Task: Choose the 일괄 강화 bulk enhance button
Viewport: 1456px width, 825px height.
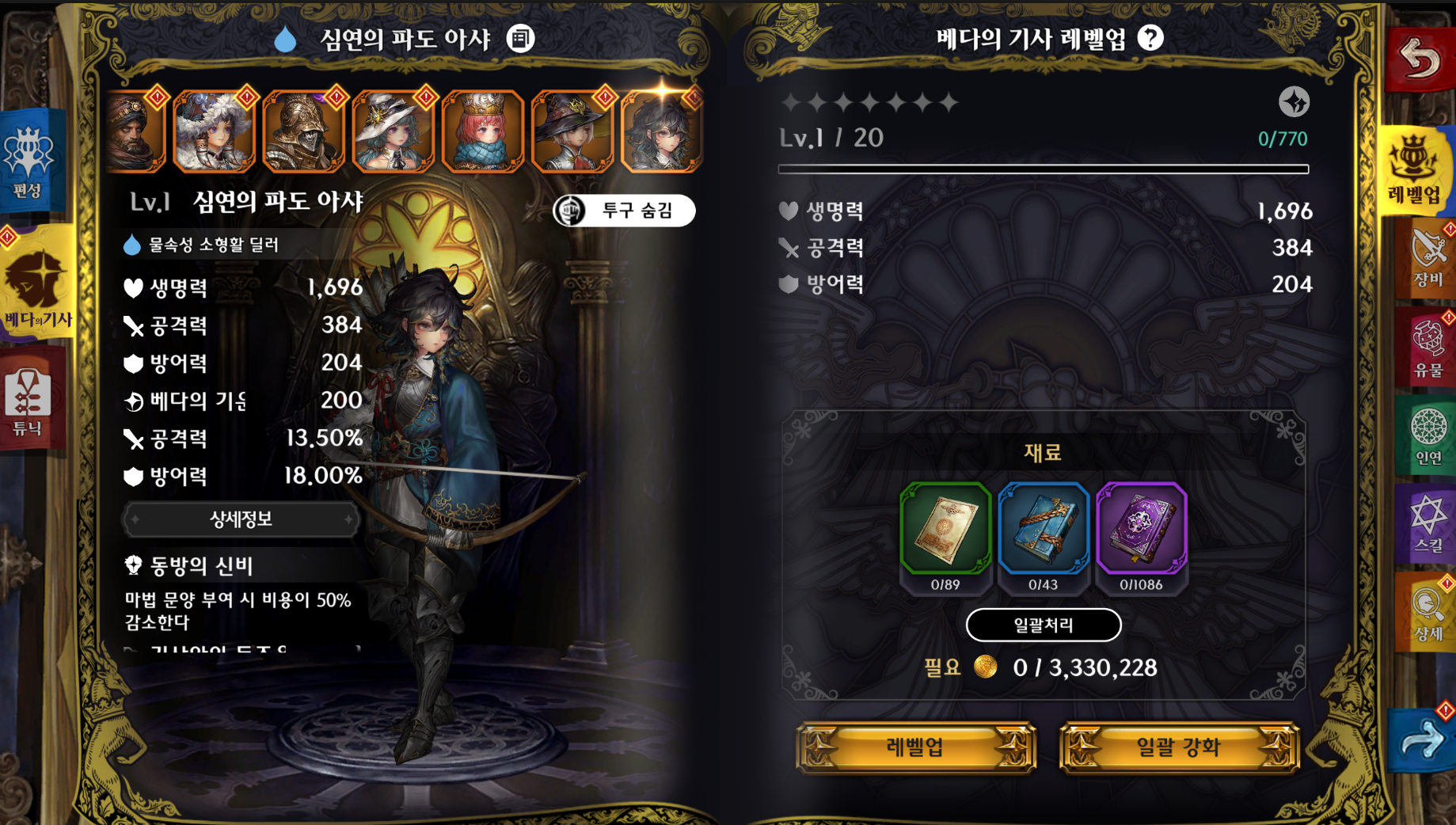Action: (x=1178, y=747)
